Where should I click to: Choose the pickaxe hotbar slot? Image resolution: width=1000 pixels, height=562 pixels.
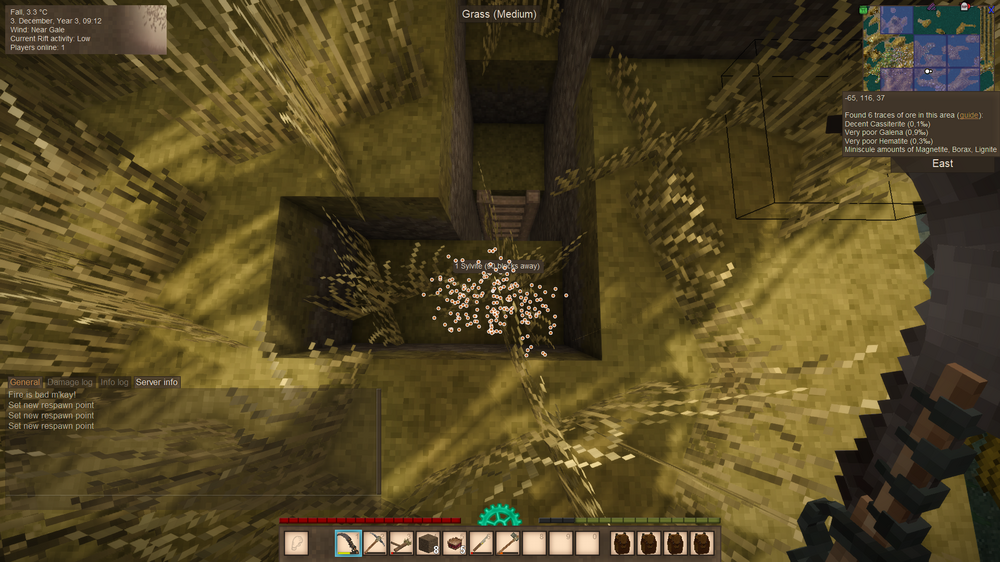click(x=375, y=543)
